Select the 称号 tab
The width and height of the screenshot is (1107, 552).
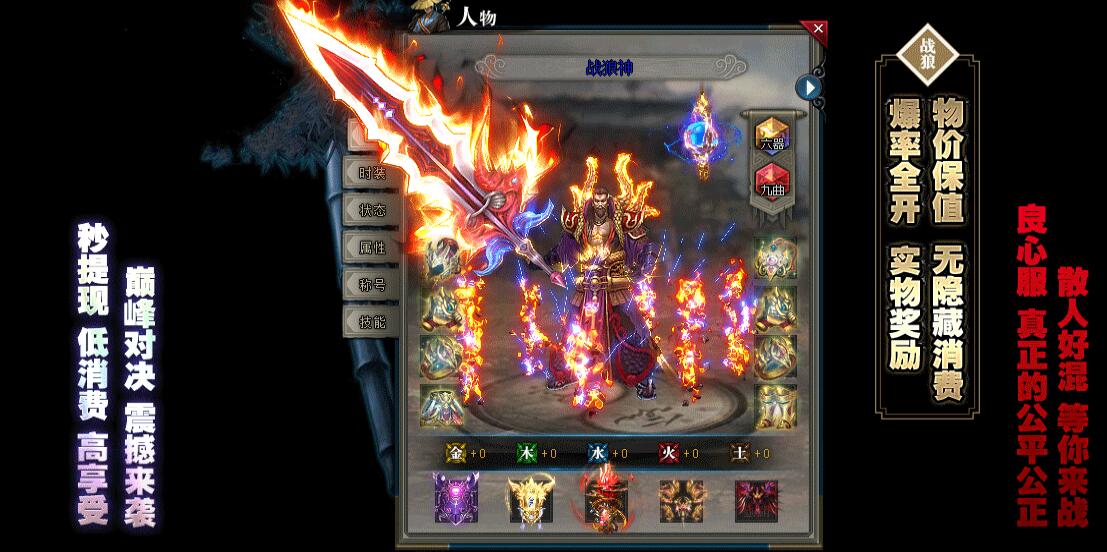click(x=371, y=284)
